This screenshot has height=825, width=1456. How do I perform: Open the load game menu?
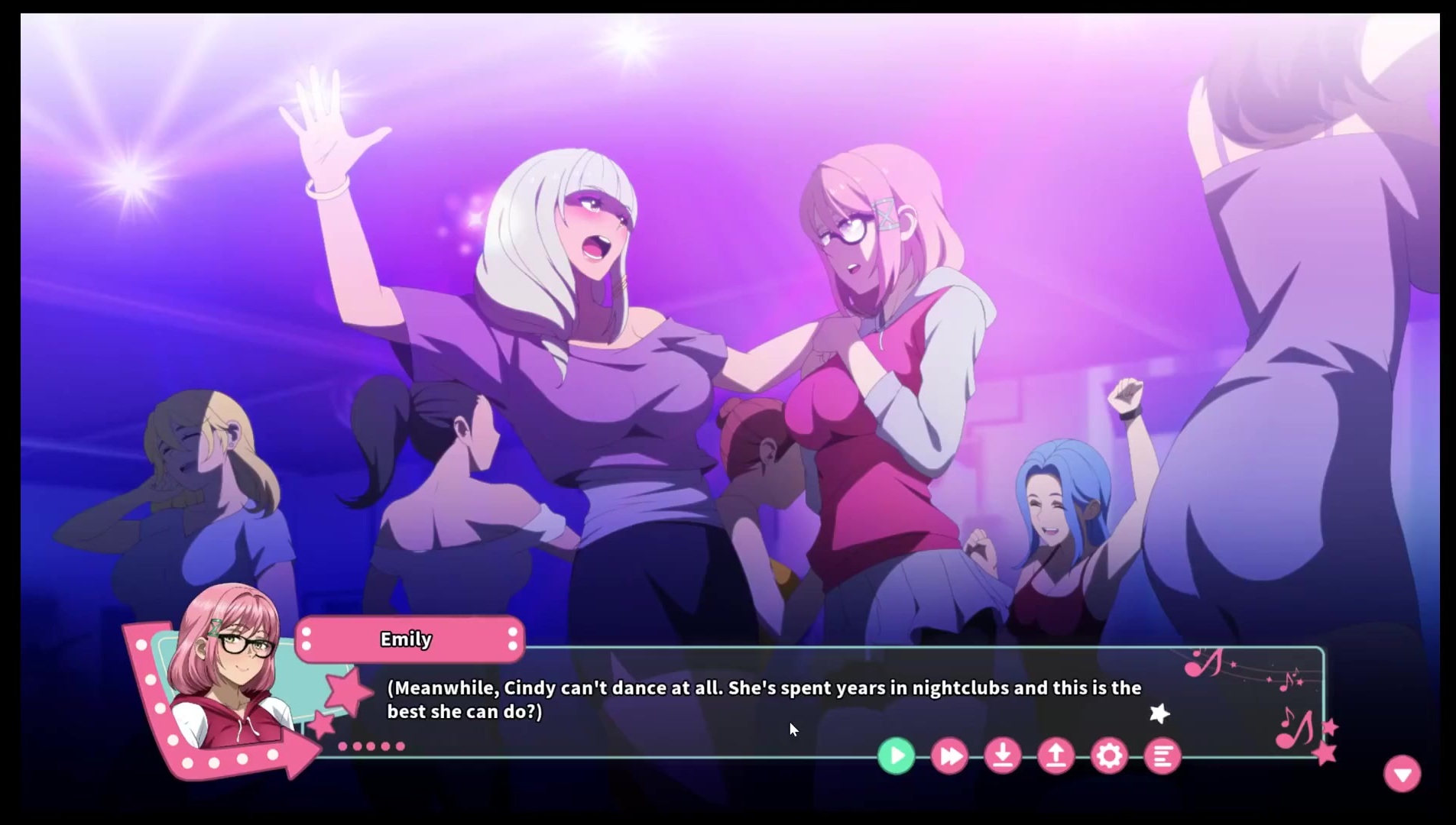(x=1056, y=756)
